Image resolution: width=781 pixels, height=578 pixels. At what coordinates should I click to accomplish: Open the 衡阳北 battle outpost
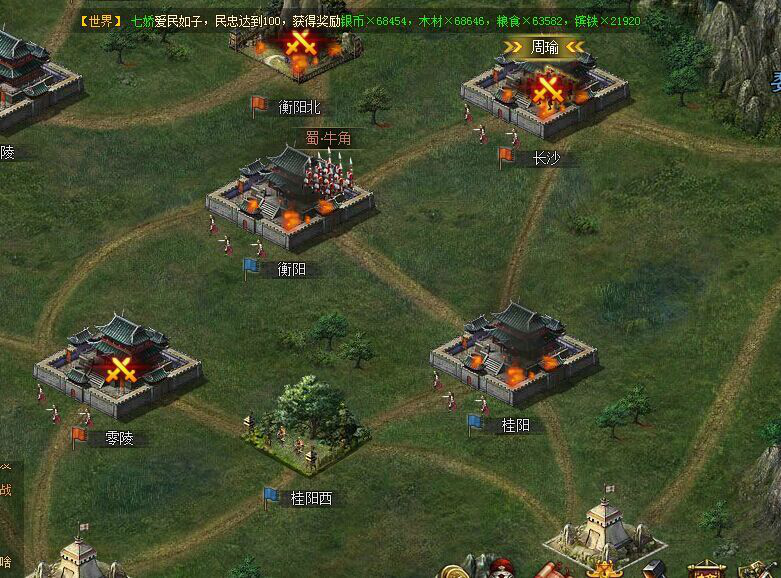pyautogui.click(x=298, y=50)
